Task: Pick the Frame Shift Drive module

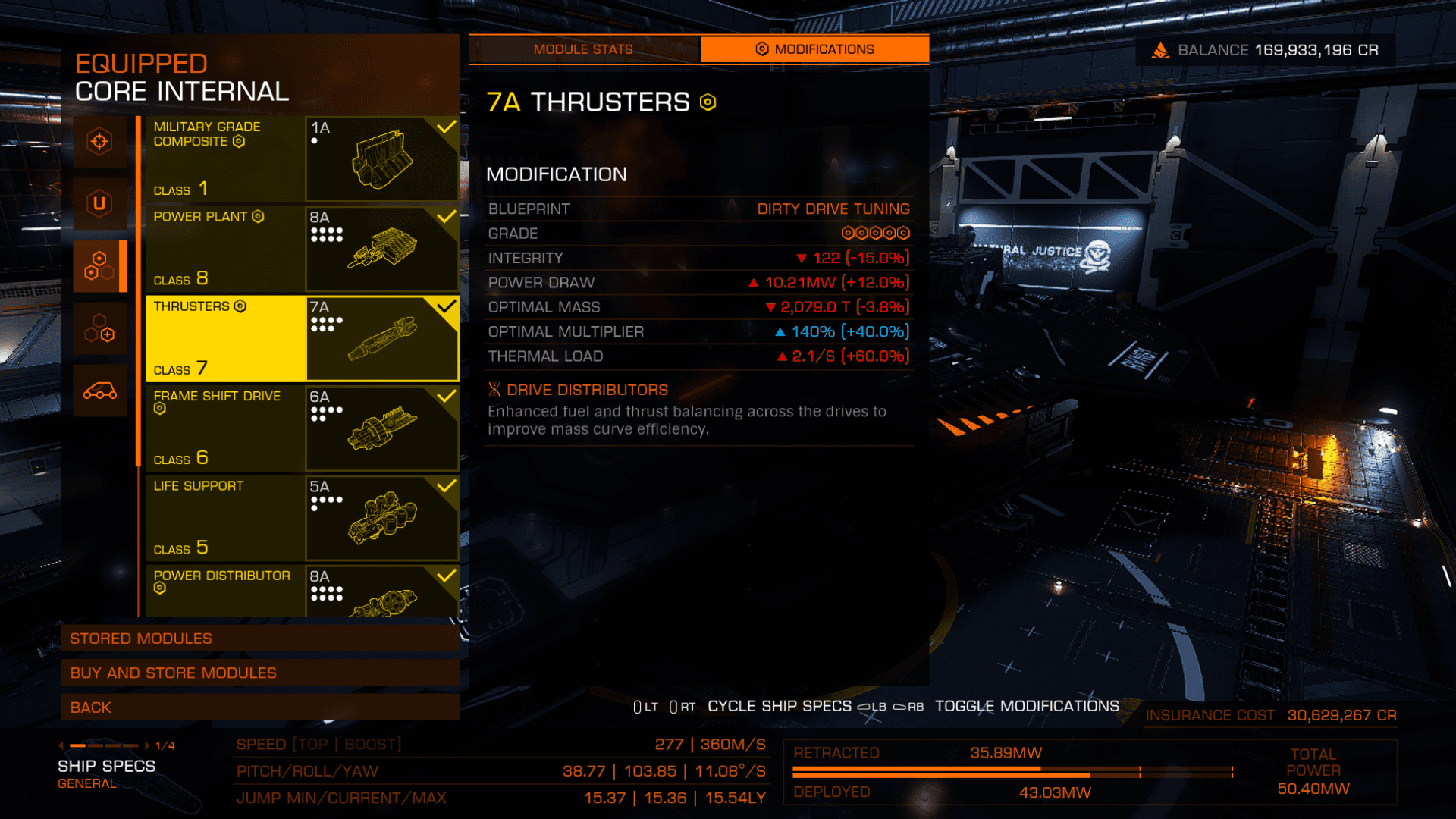Action: pos(302,428)
